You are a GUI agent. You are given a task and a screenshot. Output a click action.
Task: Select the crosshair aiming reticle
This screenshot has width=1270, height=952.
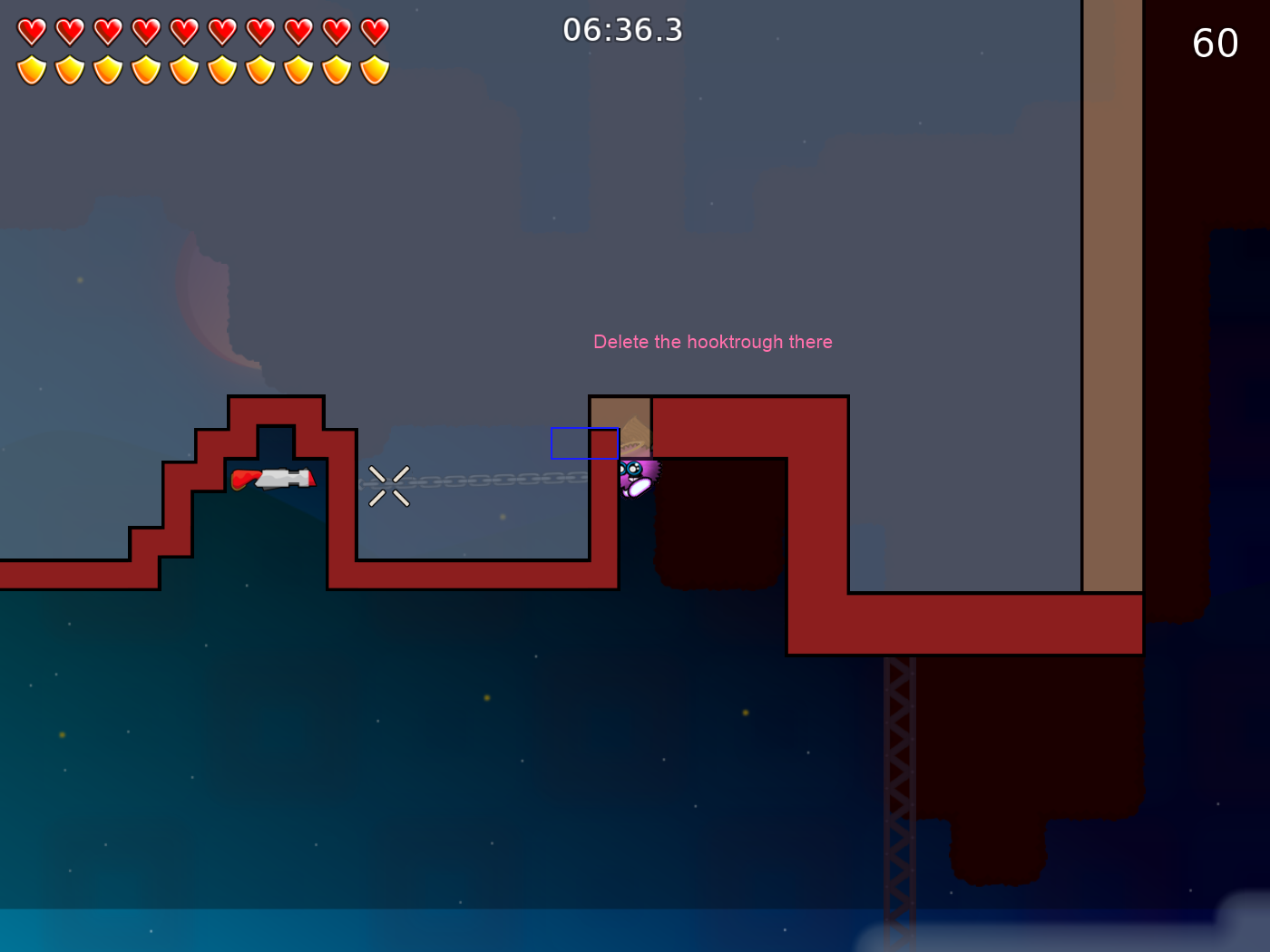click(390, 487)
